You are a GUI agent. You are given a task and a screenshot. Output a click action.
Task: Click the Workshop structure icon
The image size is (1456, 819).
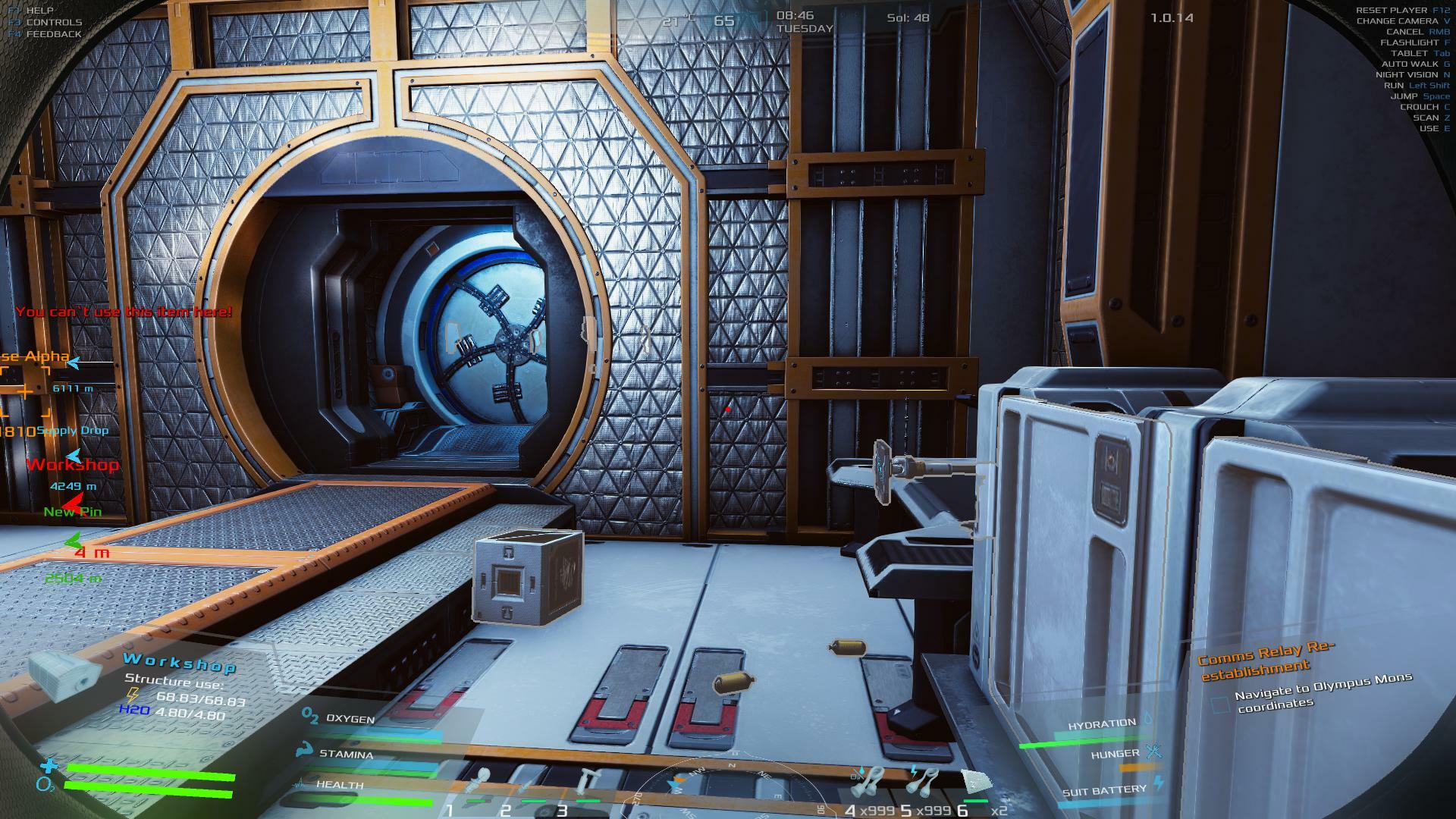pos(64,671)
